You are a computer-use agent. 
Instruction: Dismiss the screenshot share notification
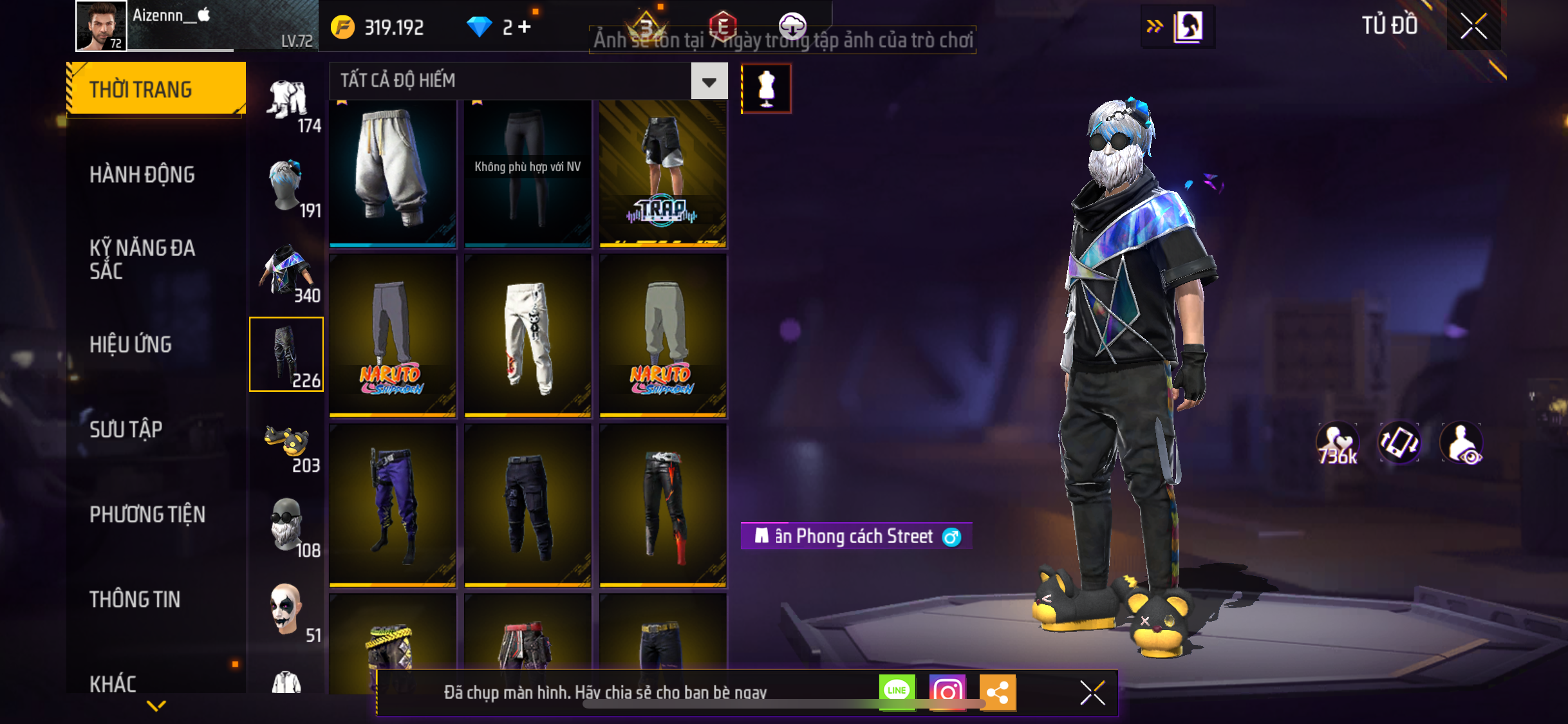[x=1092, y=692]
